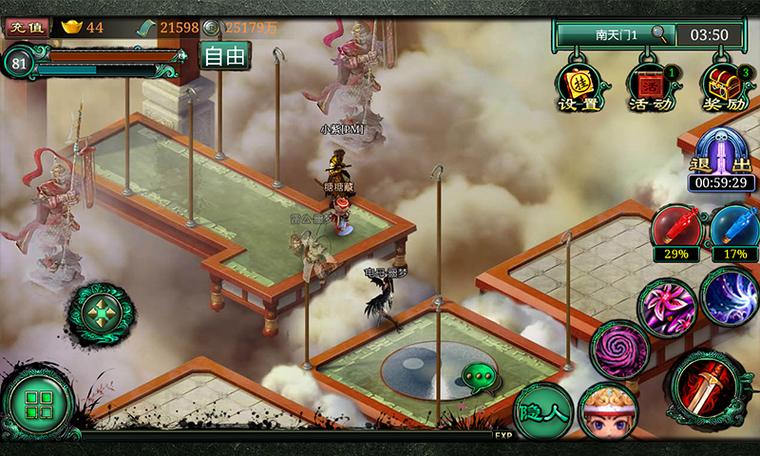
Task: Open the 设置 settings menu
Action: (579, 85)
